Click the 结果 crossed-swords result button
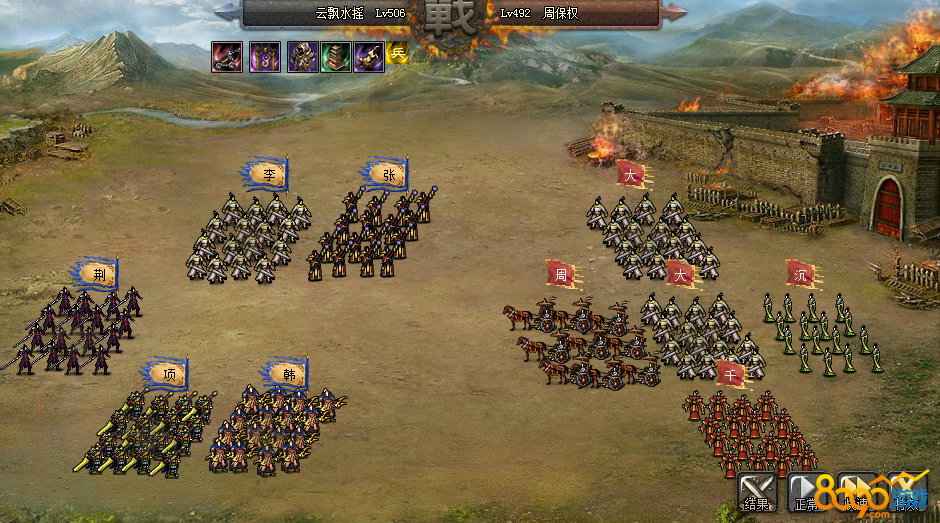 point(757,491)
